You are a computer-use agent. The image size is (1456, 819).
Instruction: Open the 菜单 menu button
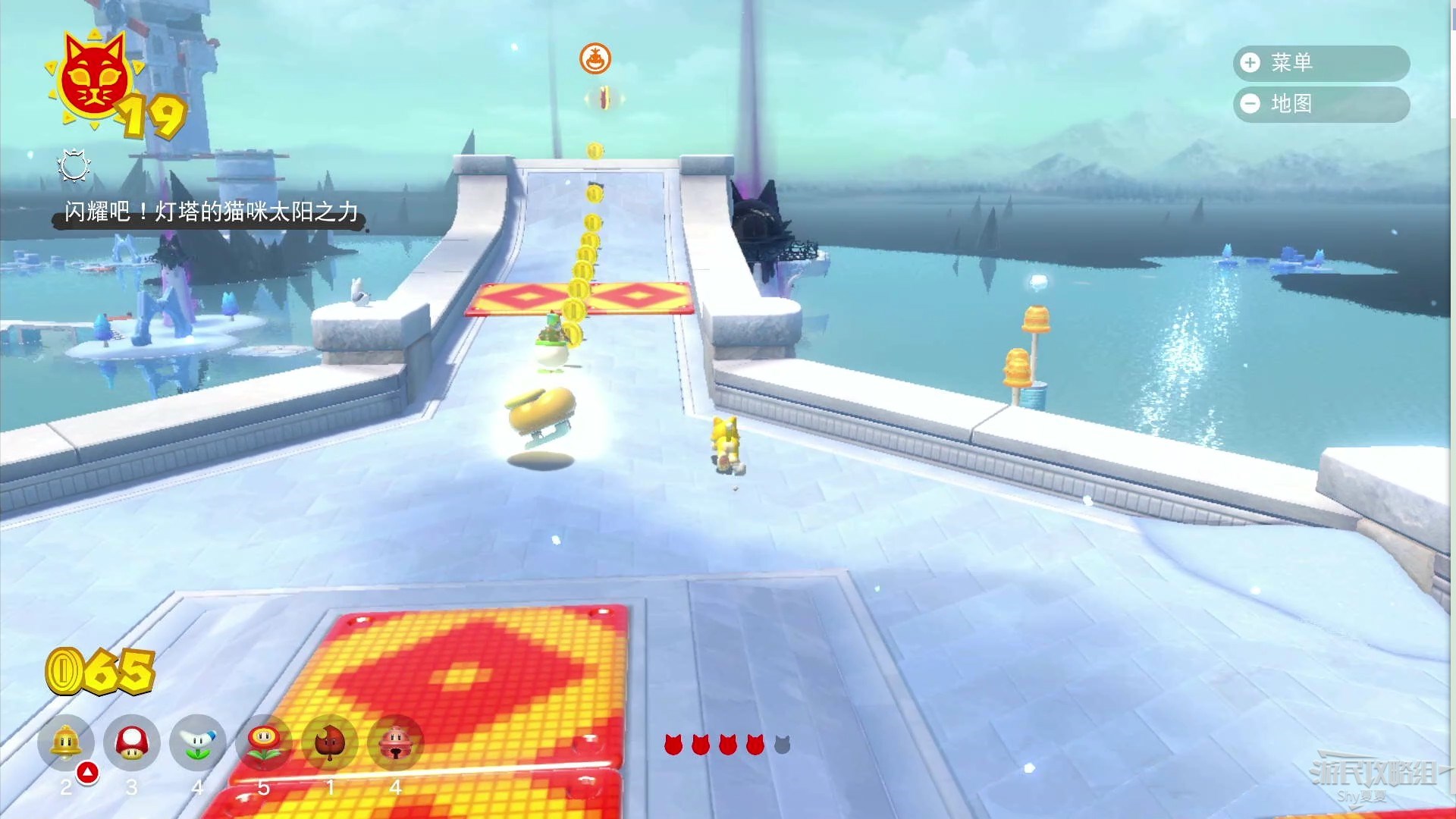[1320, 63]
